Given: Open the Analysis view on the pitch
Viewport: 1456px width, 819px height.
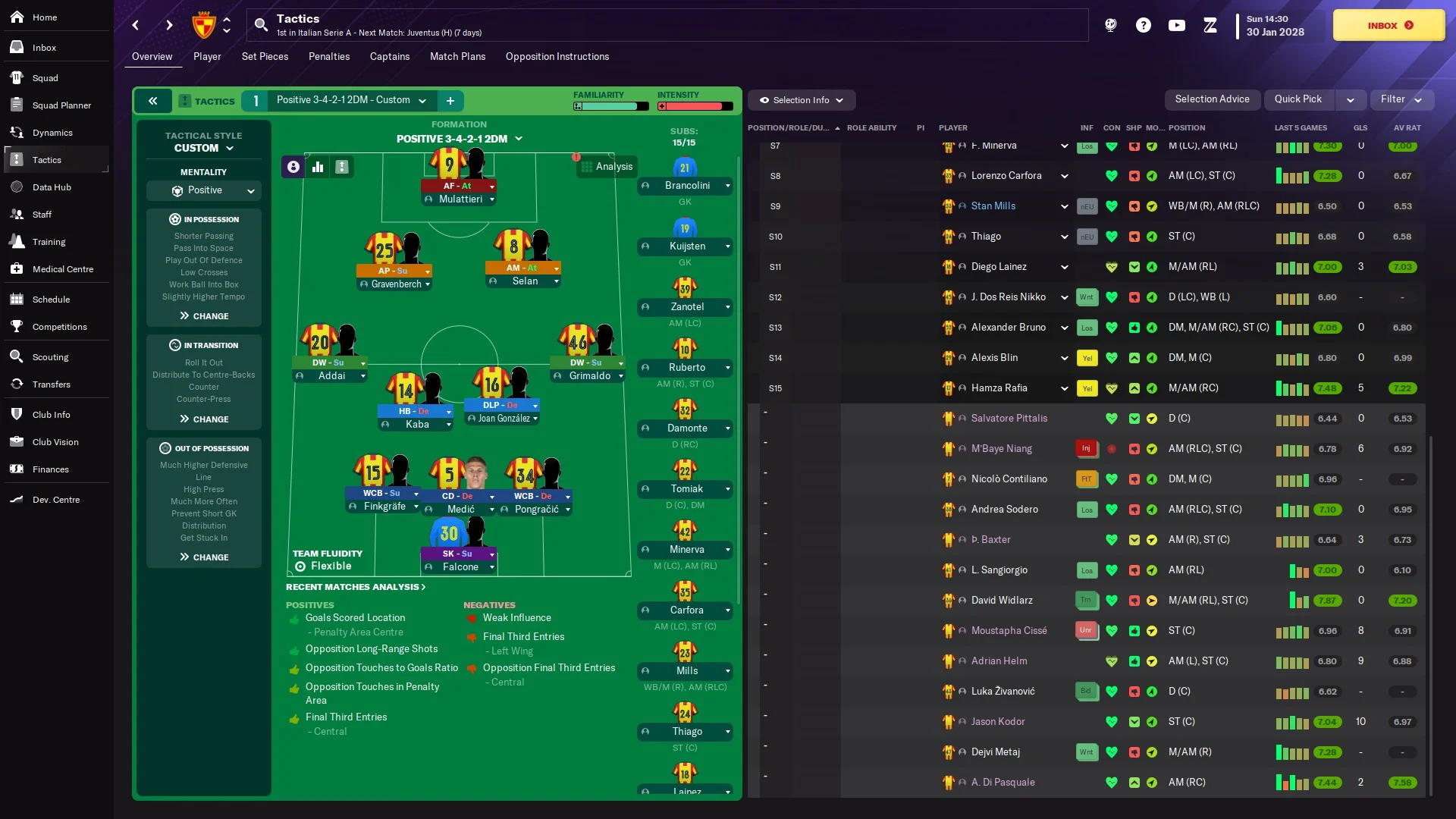Looking at the screenshot, I should (607, 167).
